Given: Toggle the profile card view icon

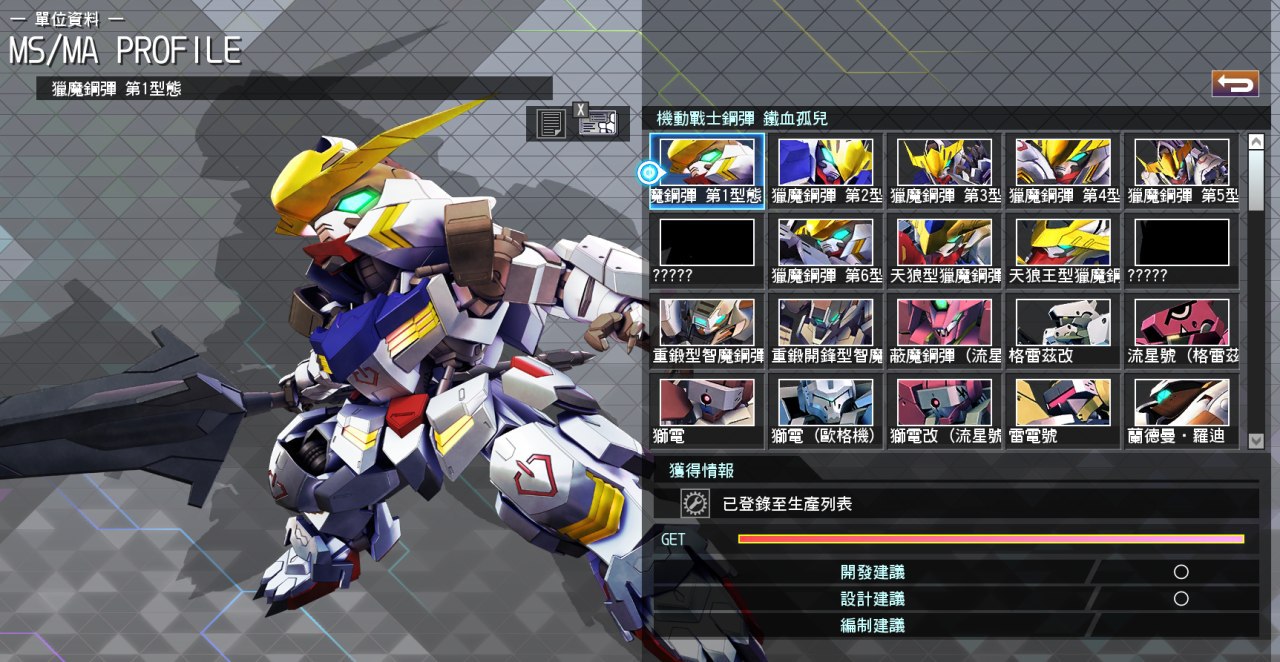Looking at the screenshot, I should [599, 124].
